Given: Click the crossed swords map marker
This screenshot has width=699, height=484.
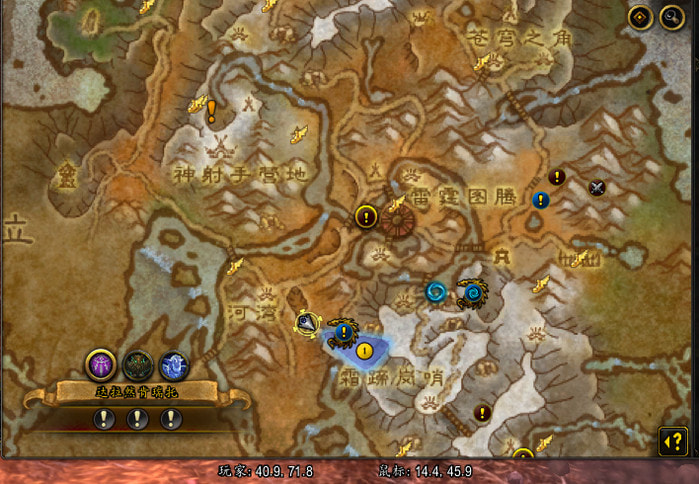Looking at the screenshot, I should point(598,187).
